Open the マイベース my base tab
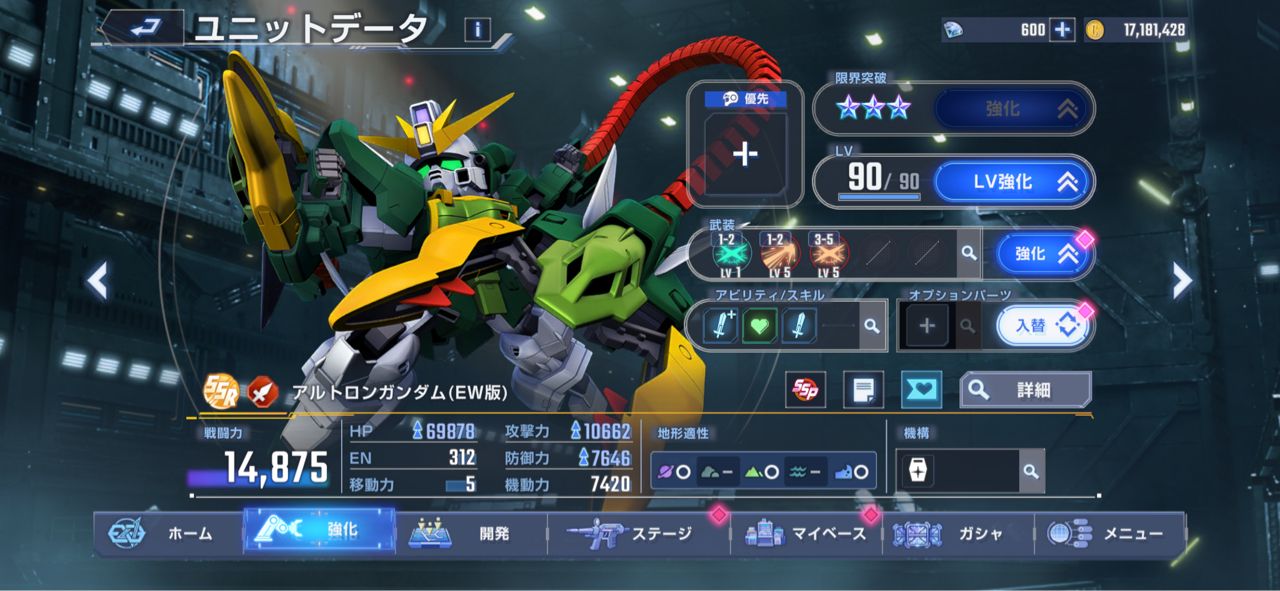The width and height of the screenshot is (1280, 591). pos(808,533)
